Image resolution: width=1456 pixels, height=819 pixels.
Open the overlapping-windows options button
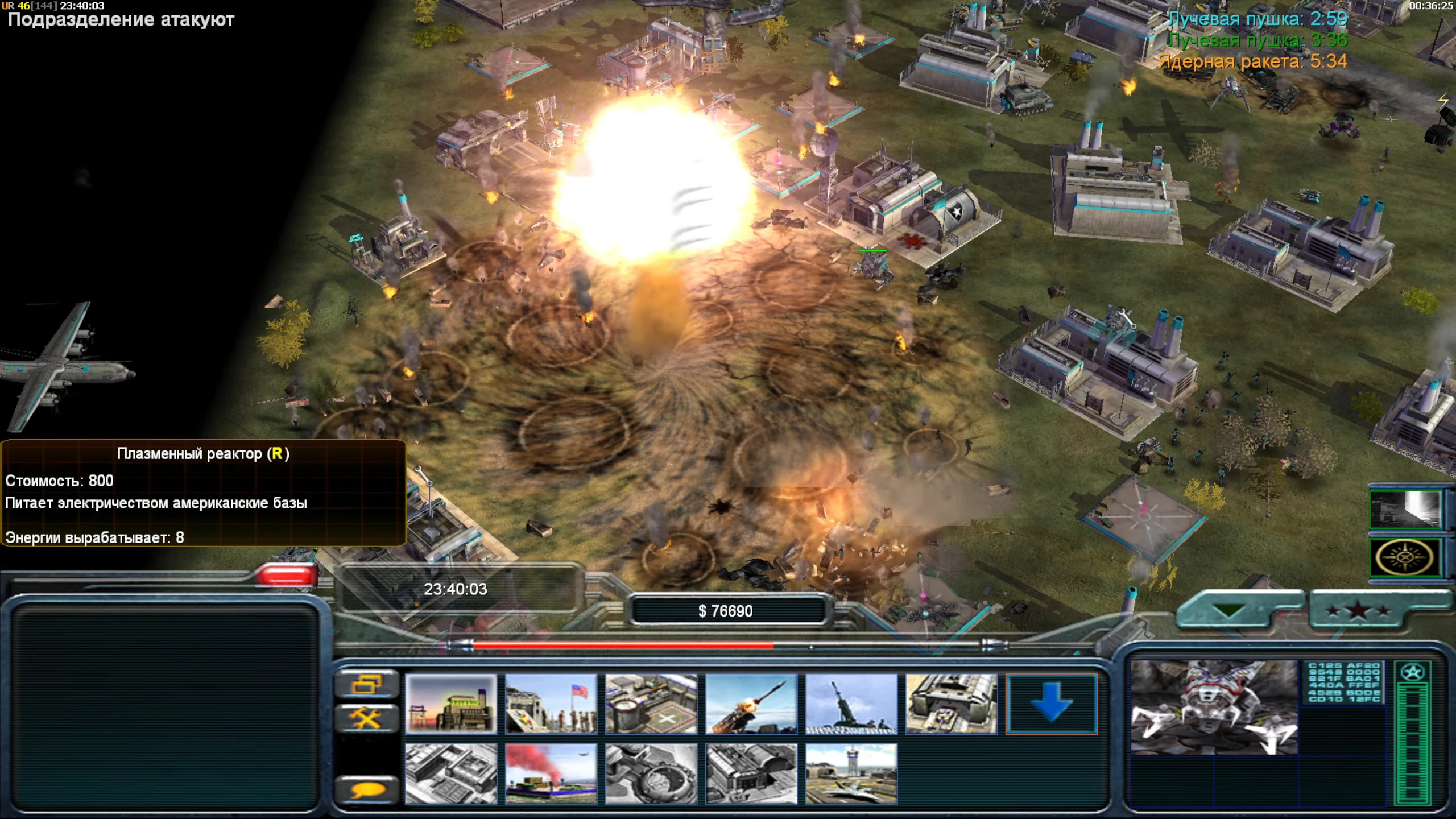pyautogui.click(x=367, y=684)
